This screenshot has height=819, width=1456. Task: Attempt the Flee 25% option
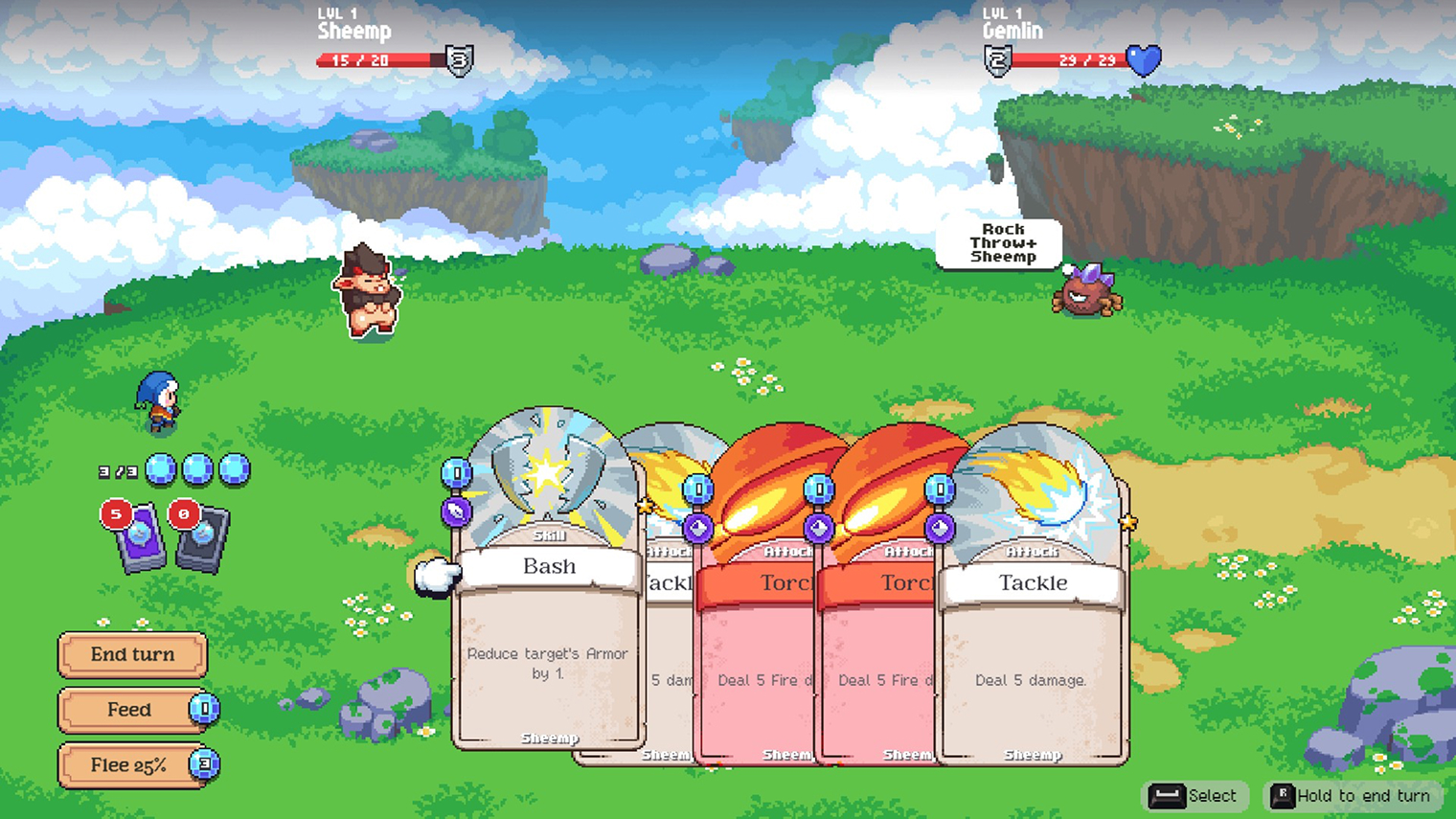coord(130,765)
